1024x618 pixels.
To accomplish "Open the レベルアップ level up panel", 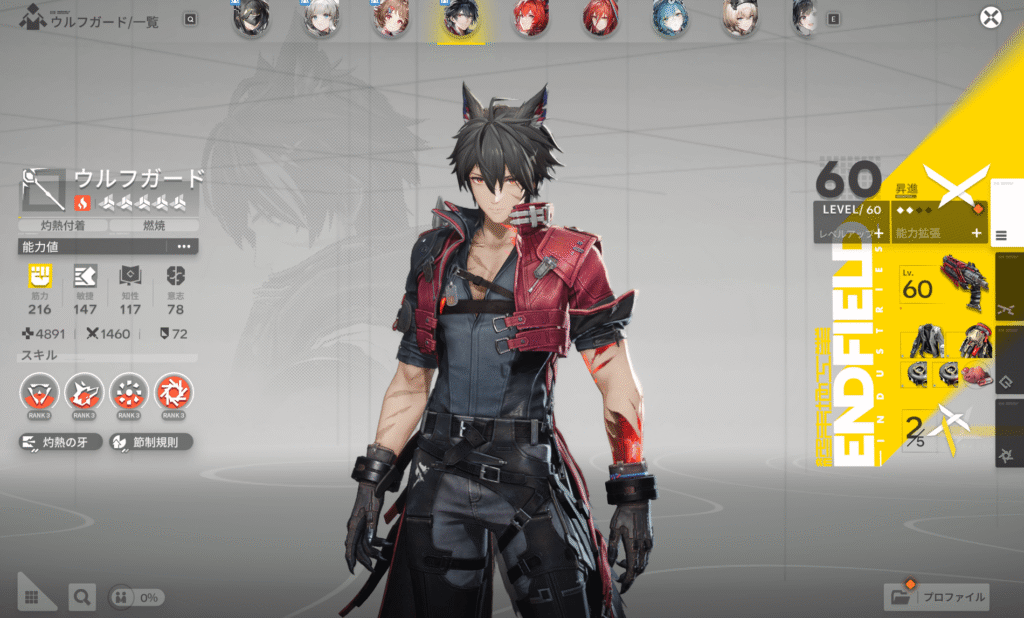I will 850,232.
